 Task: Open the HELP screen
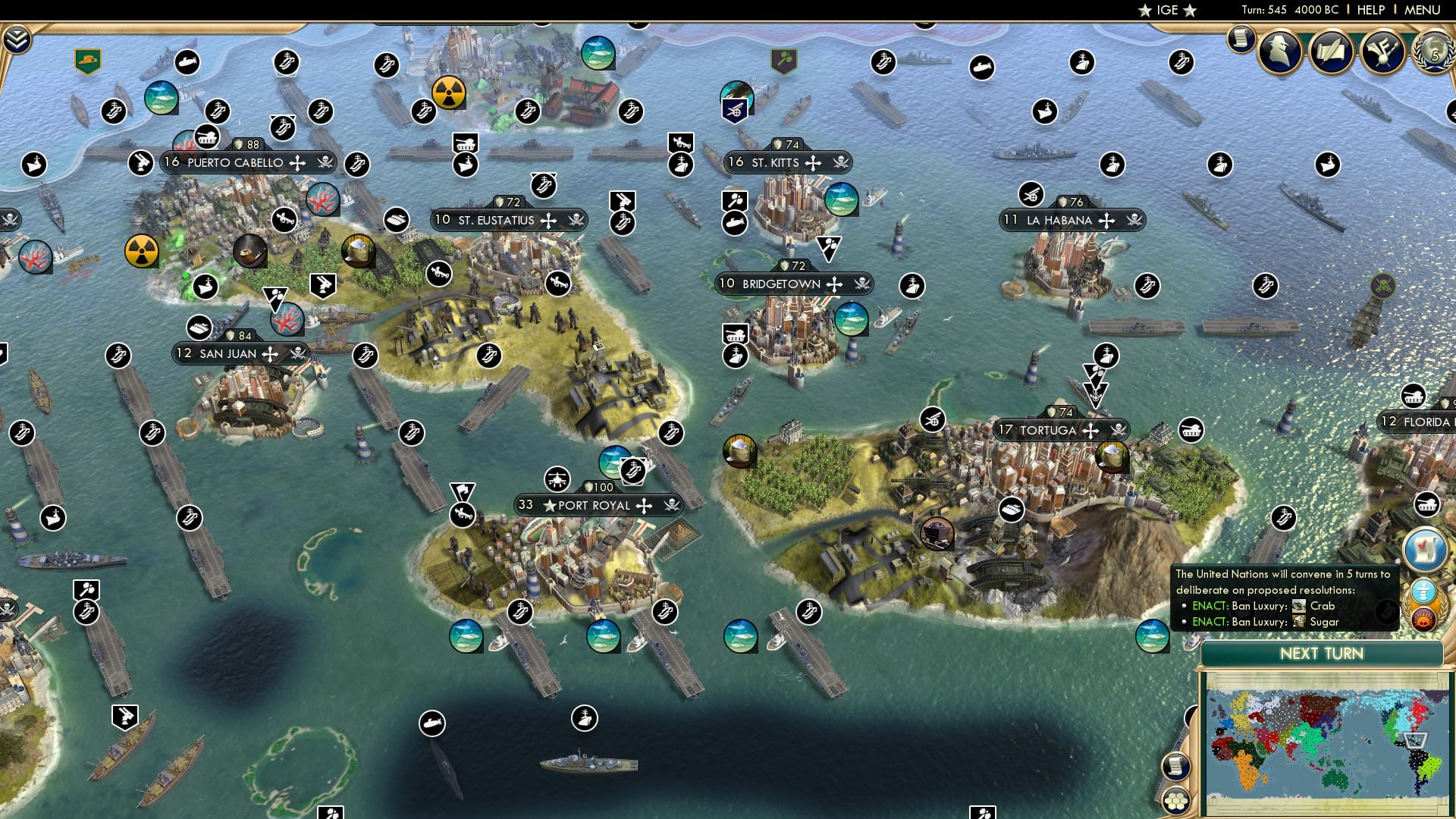(x=1370, y=9)
